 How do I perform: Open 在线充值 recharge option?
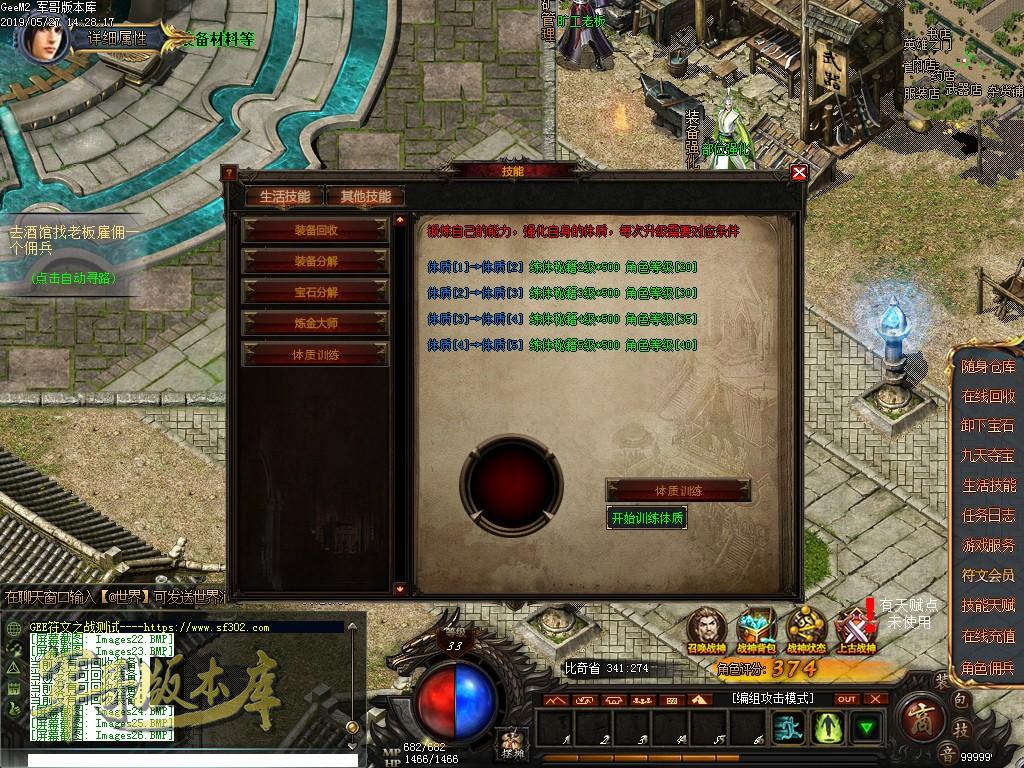click(x=988, y=636)
